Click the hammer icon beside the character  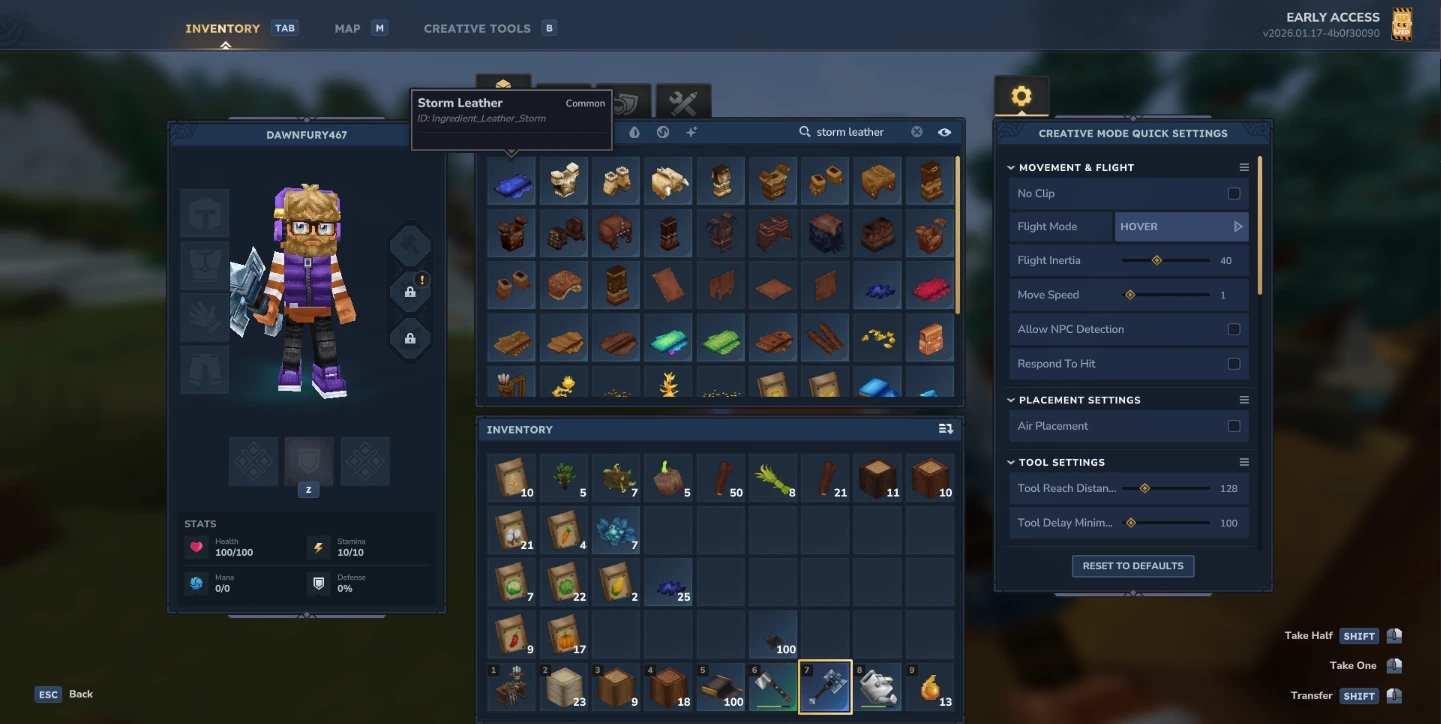point(409,244)
